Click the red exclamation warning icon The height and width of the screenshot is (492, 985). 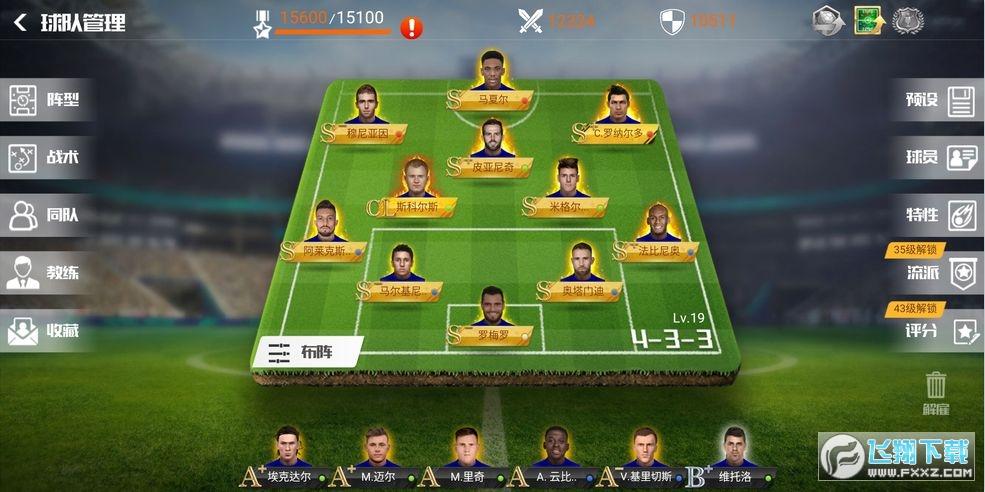411,27
